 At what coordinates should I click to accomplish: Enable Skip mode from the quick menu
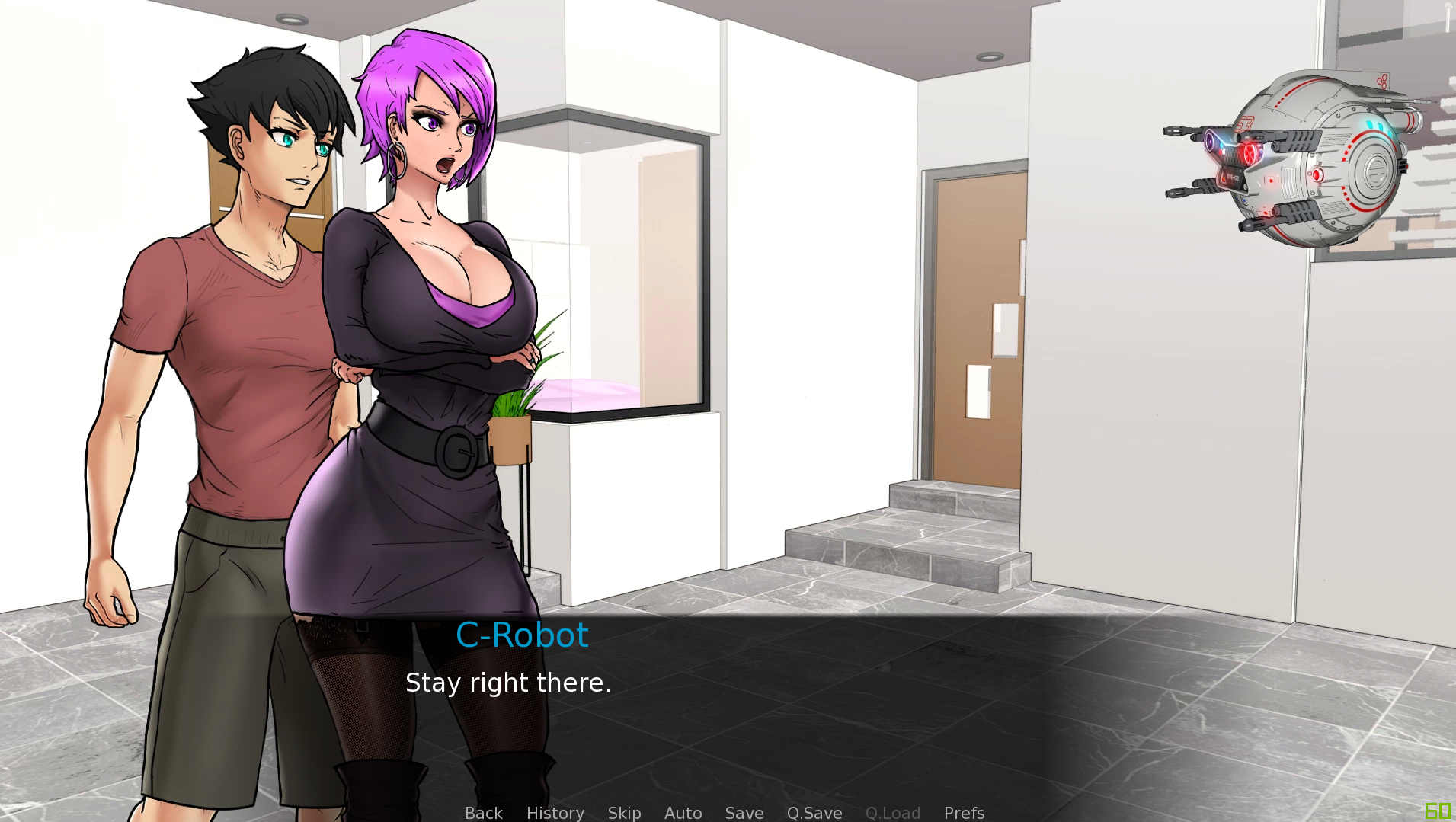click(x=623, y=813)
